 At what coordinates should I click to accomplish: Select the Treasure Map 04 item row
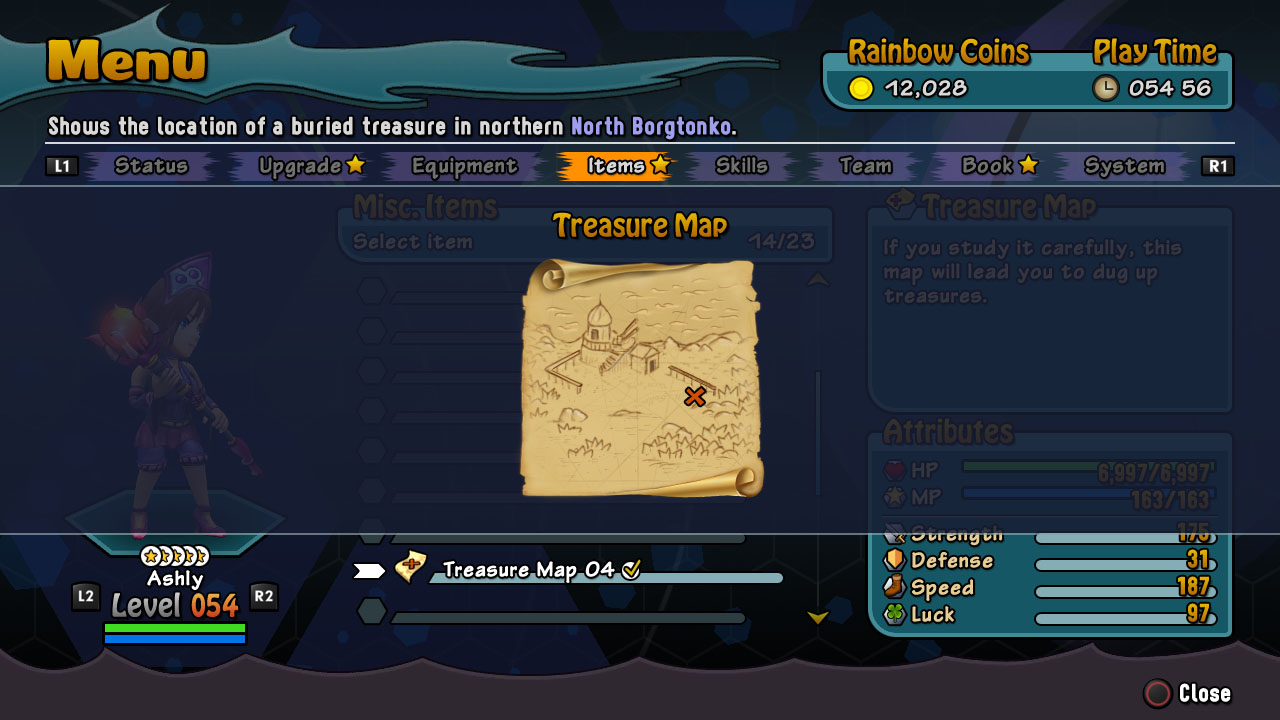click(529, 570)
